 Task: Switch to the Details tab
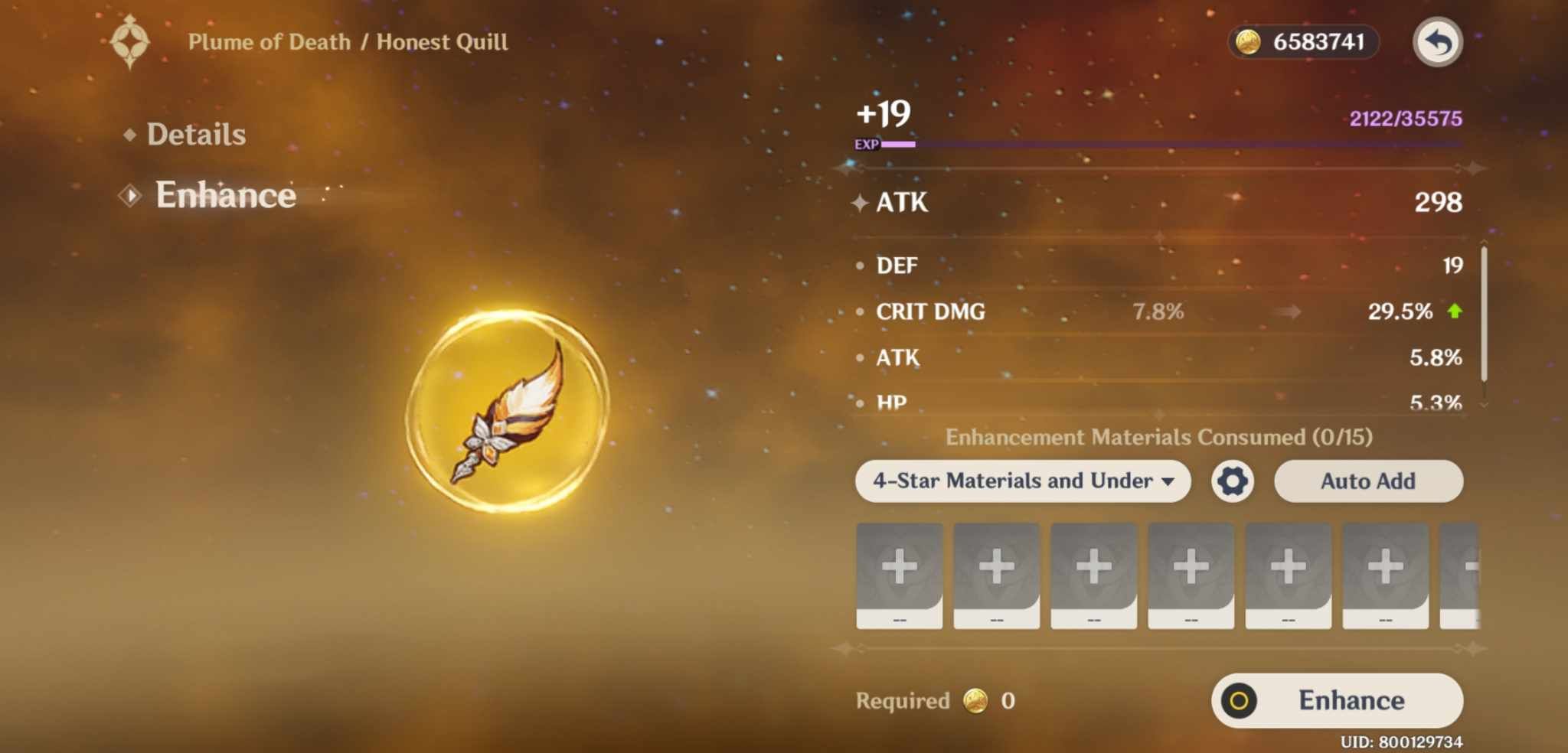[x=195, y=135]
